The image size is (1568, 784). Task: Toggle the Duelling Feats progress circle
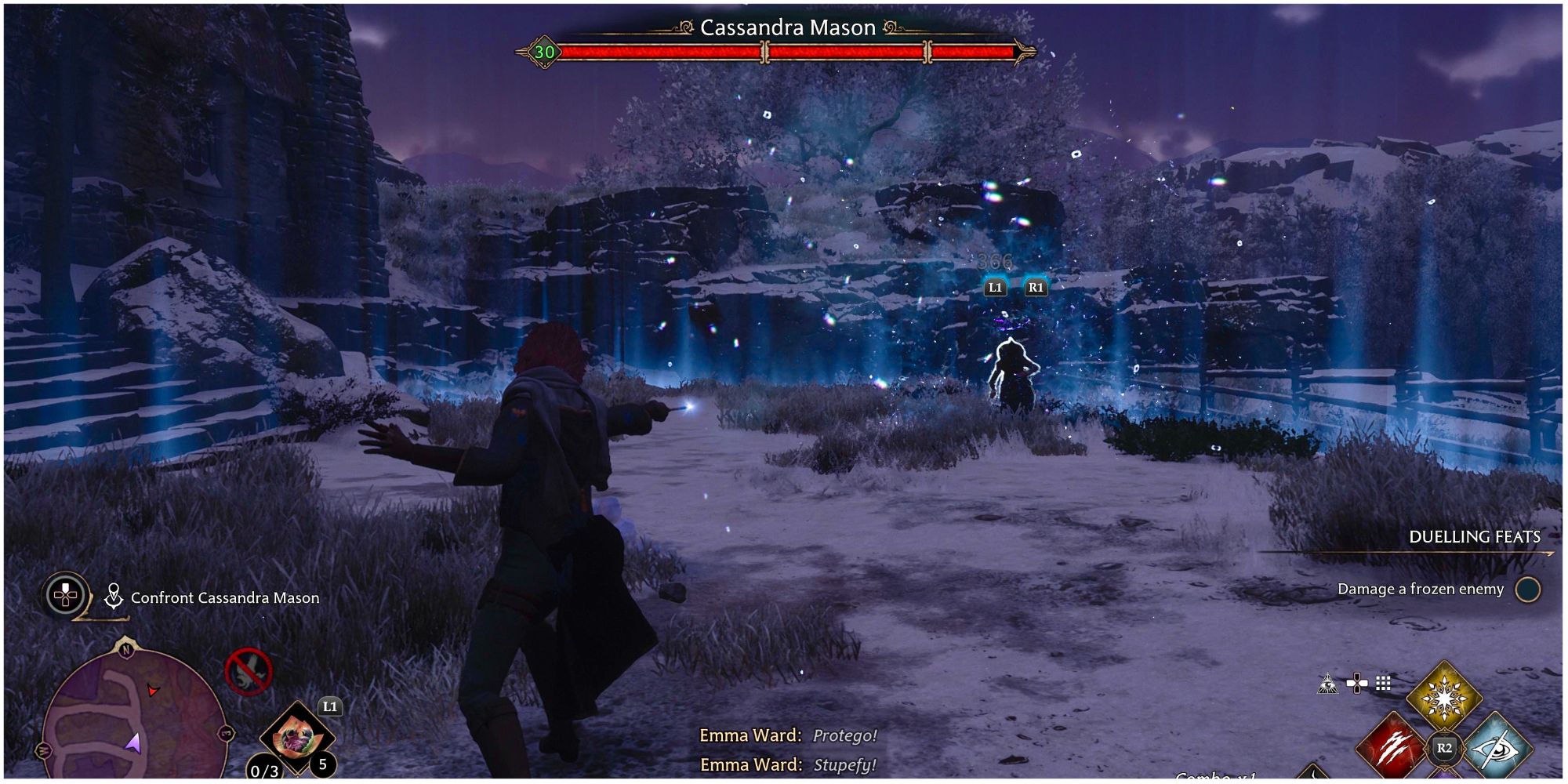1529,590
